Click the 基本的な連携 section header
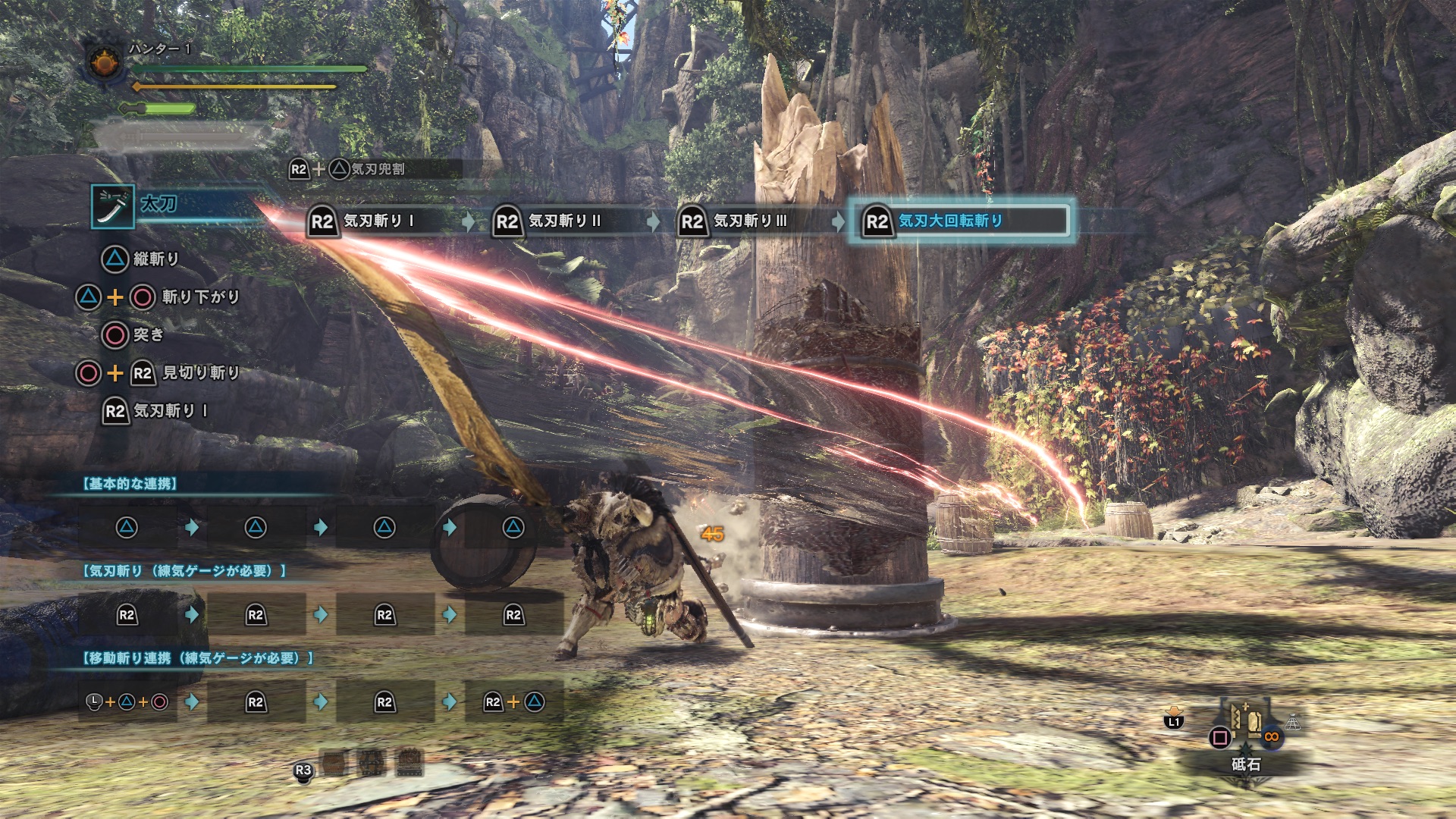This screenshot has width=1456, height=819. tap(130, 484)
